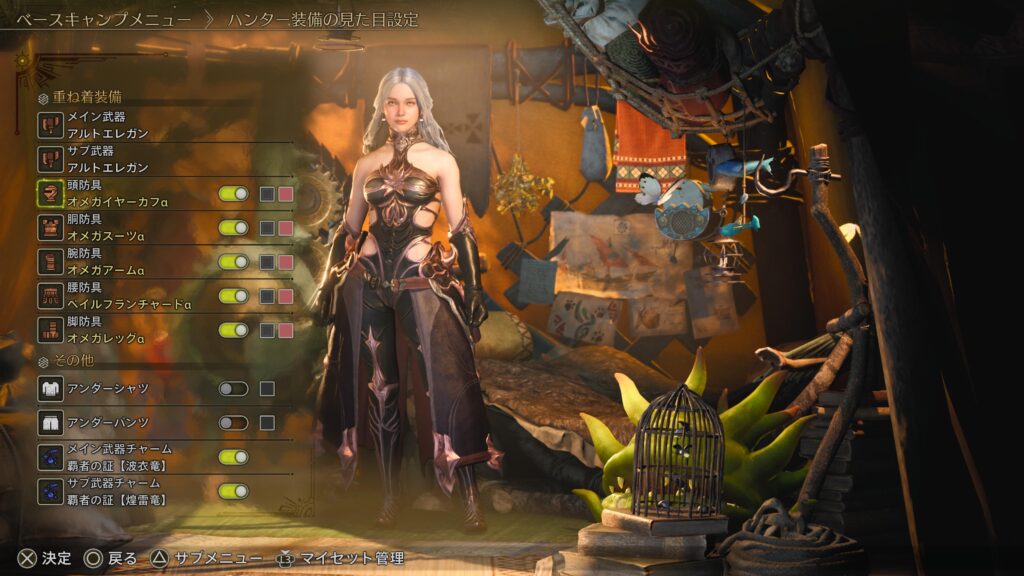Click the アンダーシャツ color square
Image resolution: width=1024 pixels, height=576 pixels.
point(267,389)
